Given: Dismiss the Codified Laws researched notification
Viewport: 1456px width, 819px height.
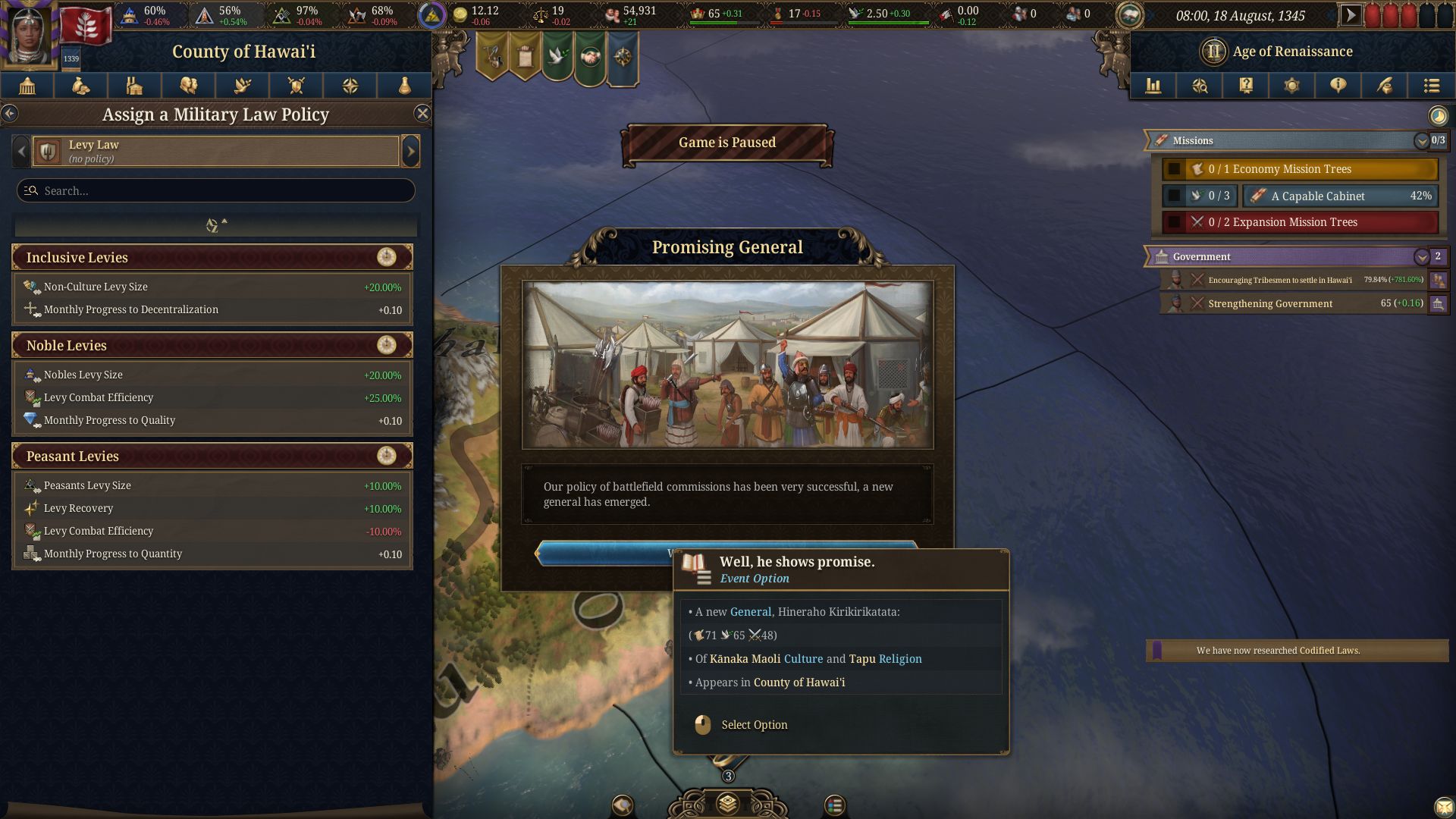Looking at the screenshot, I should [x=1297, y=651].
